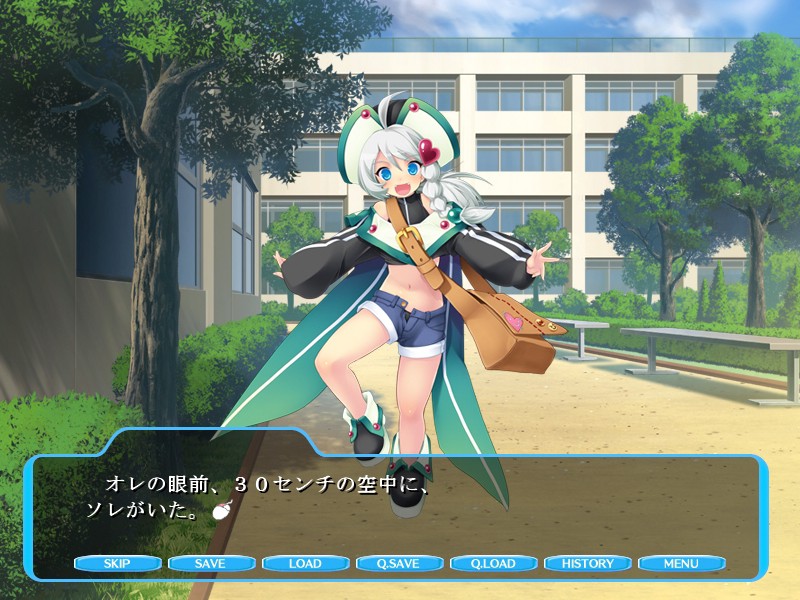Quick save with Q.SAVE
The height and width of the screenshot is (600, 800).
tap(399, 564)
